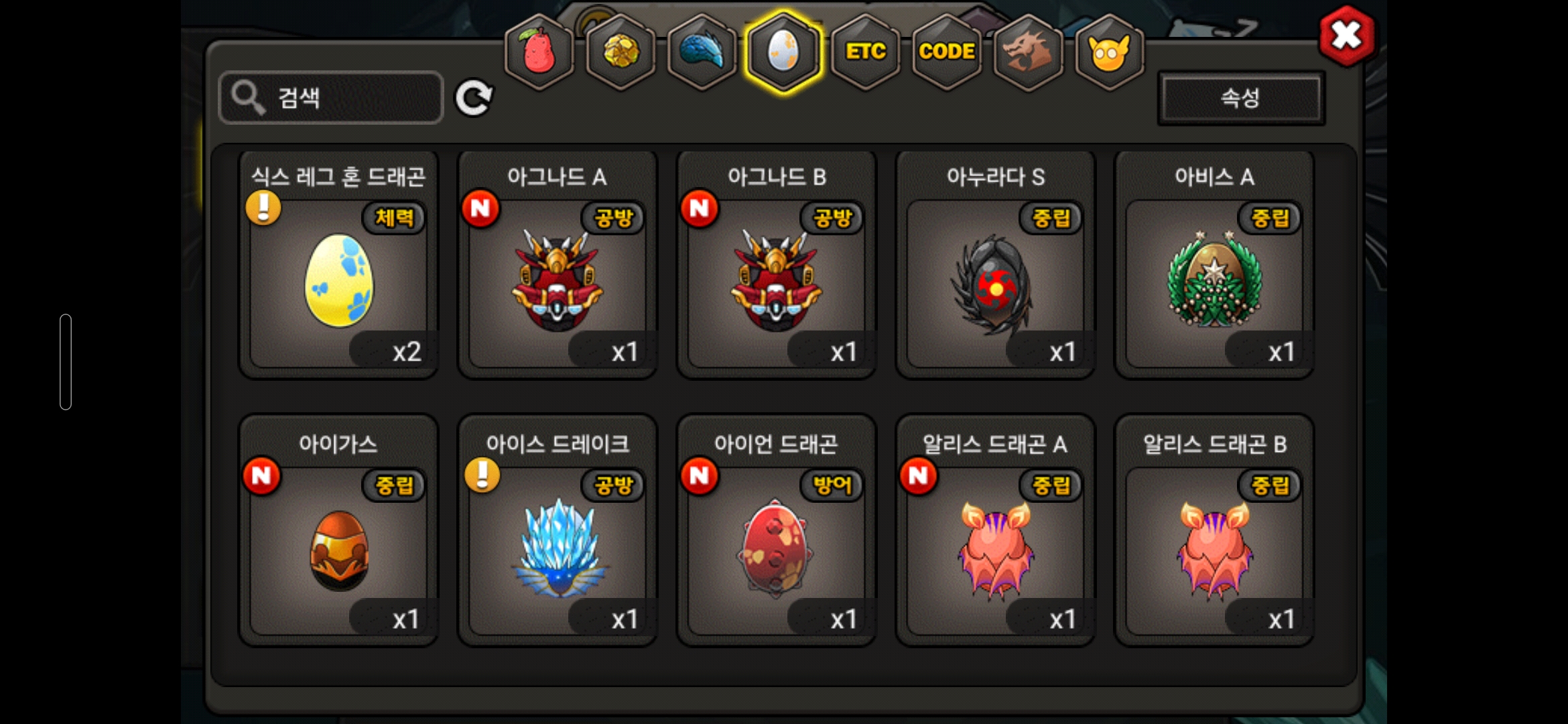This screenshot has width=1568, height=724.
Task: Open the yellow horned mask tab
Action: [1109, 52]
